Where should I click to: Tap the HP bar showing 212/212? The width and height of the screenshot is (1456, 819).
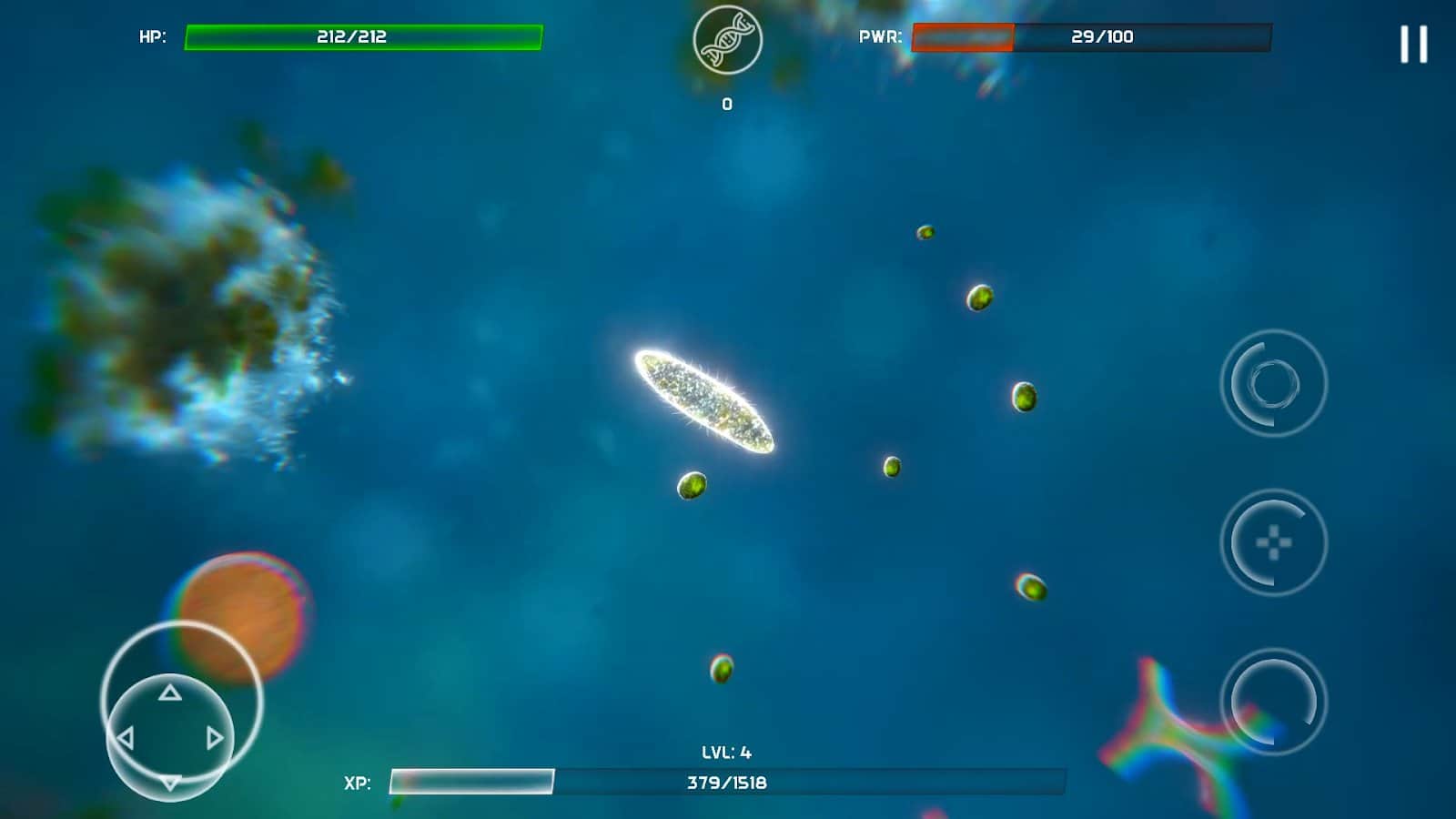coord(364,37)
